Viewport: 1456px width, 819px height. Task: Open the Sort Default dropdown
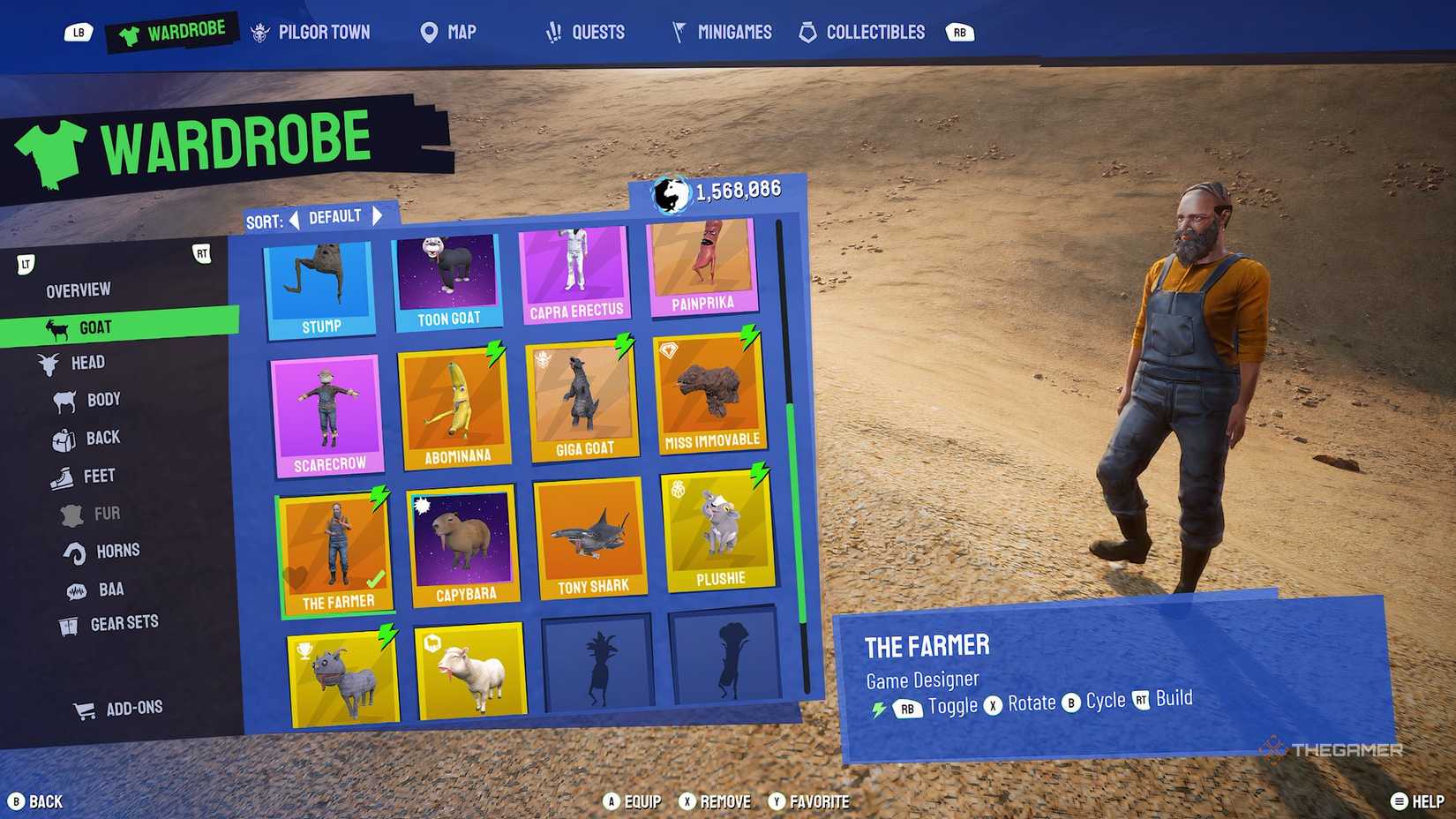(x=335, y=215)
